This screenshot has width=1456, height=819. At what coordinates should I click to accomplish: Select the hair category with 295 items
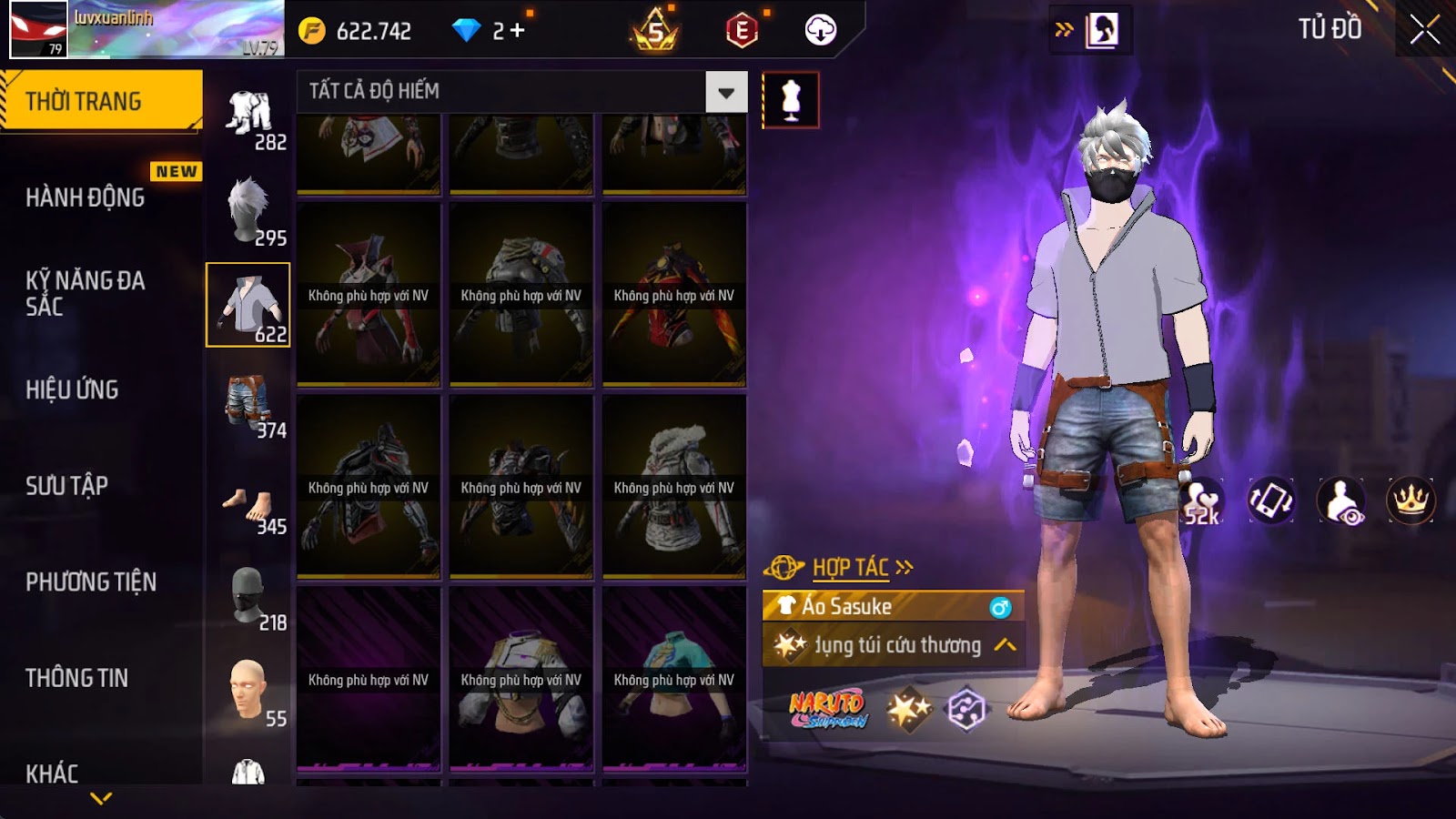(248, 210)
